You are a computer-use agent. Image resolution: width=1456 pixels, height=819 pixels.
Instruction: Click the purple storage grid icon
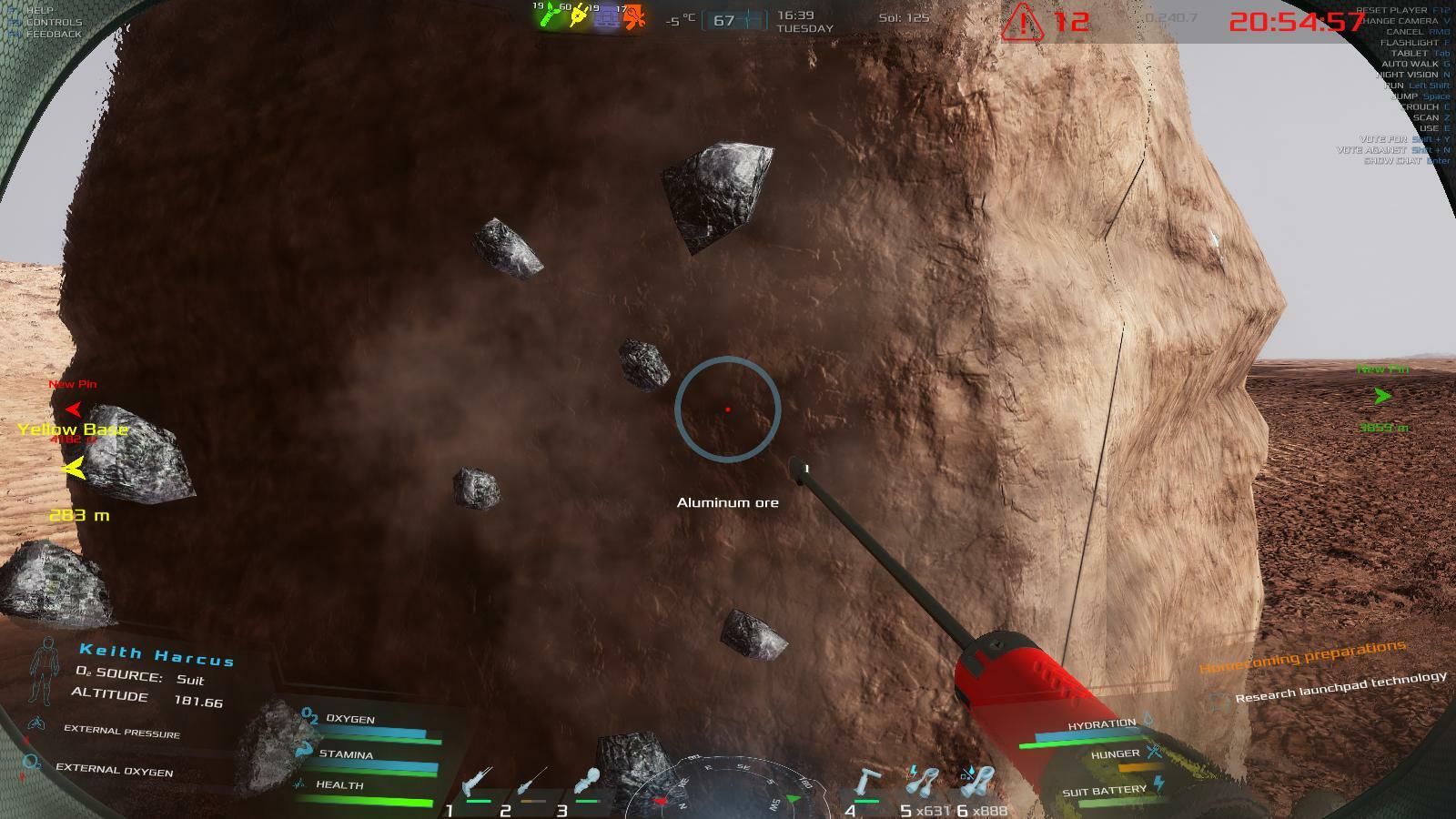click(606, 16)
